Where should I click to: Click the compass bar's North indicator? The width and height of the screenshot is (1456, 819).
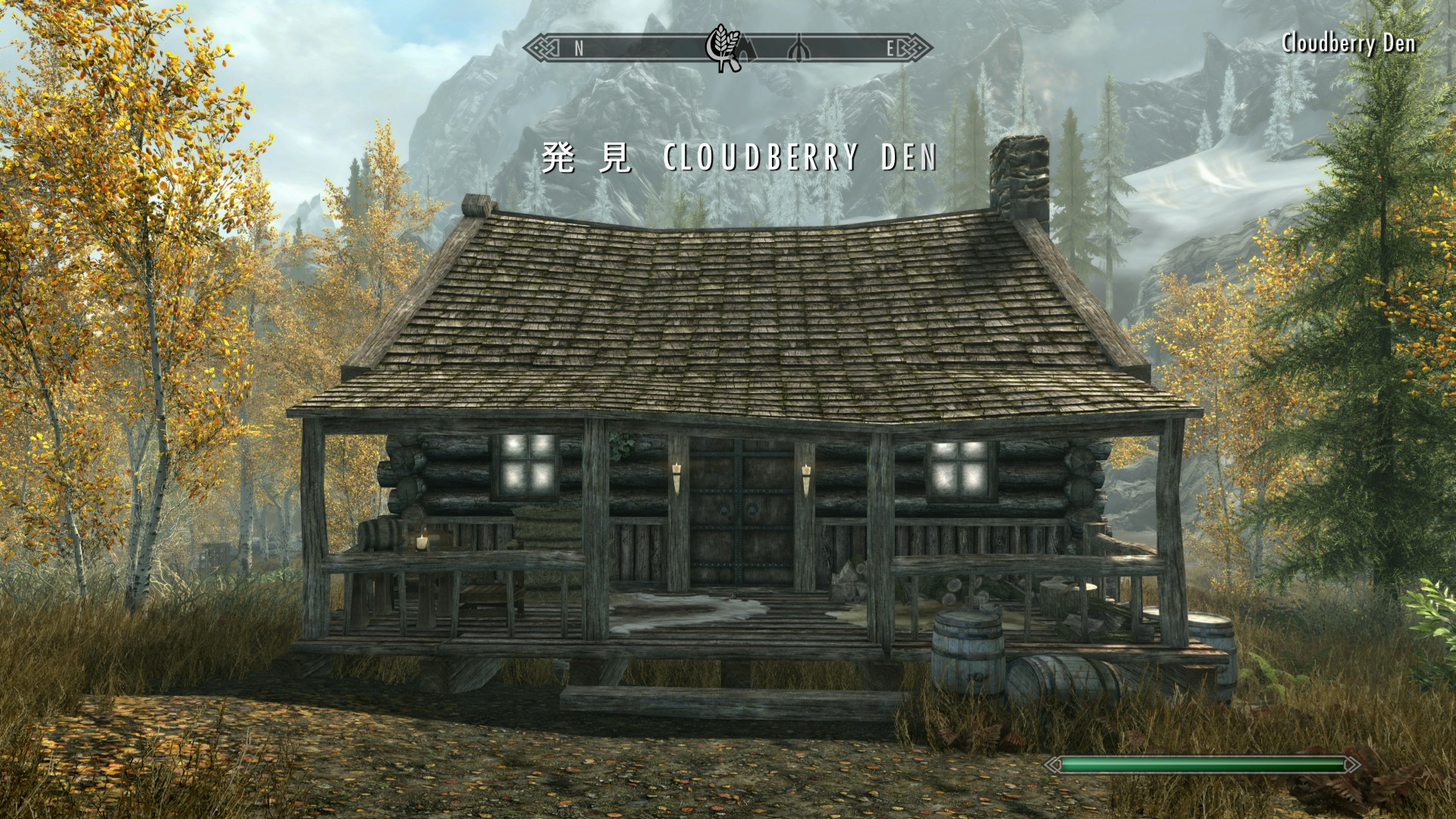[579, 49]
